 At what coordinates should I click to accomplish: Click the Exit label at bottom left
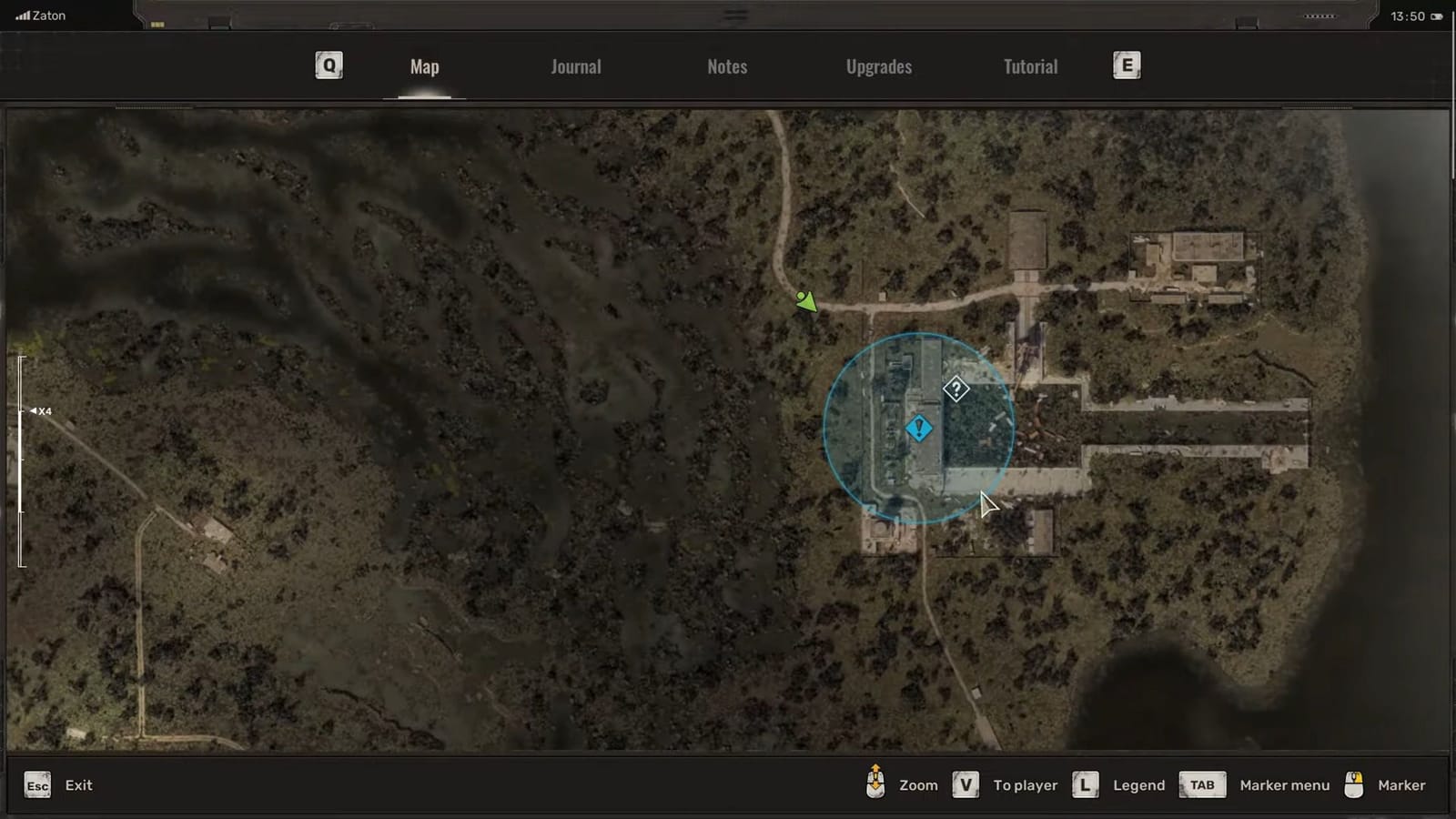click(78, 784)
